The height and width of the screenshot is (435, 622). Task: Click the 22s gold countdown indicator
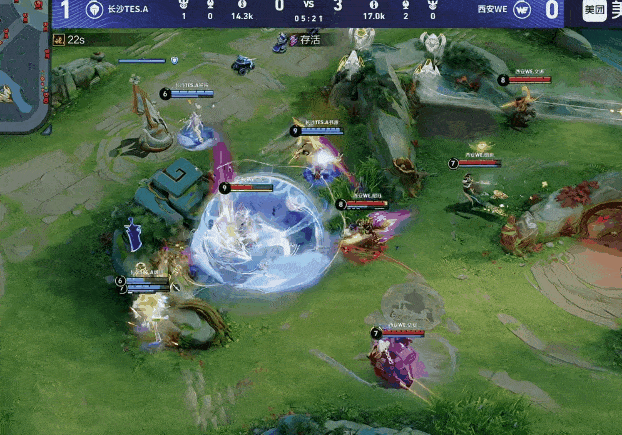[70, 39]
